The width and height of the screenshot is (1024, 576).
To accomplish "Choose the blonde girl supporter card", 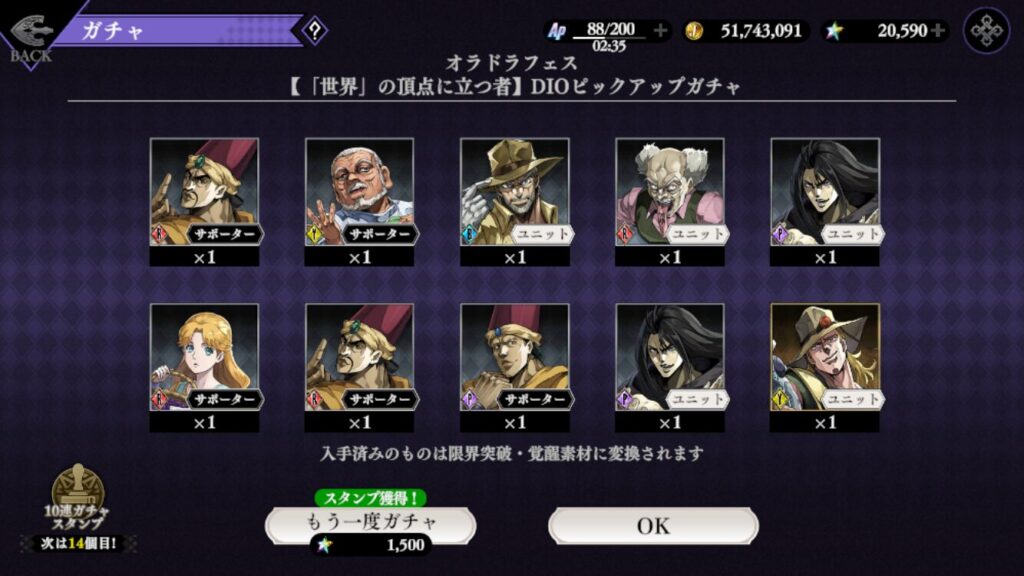I will (x=204, y=360).
